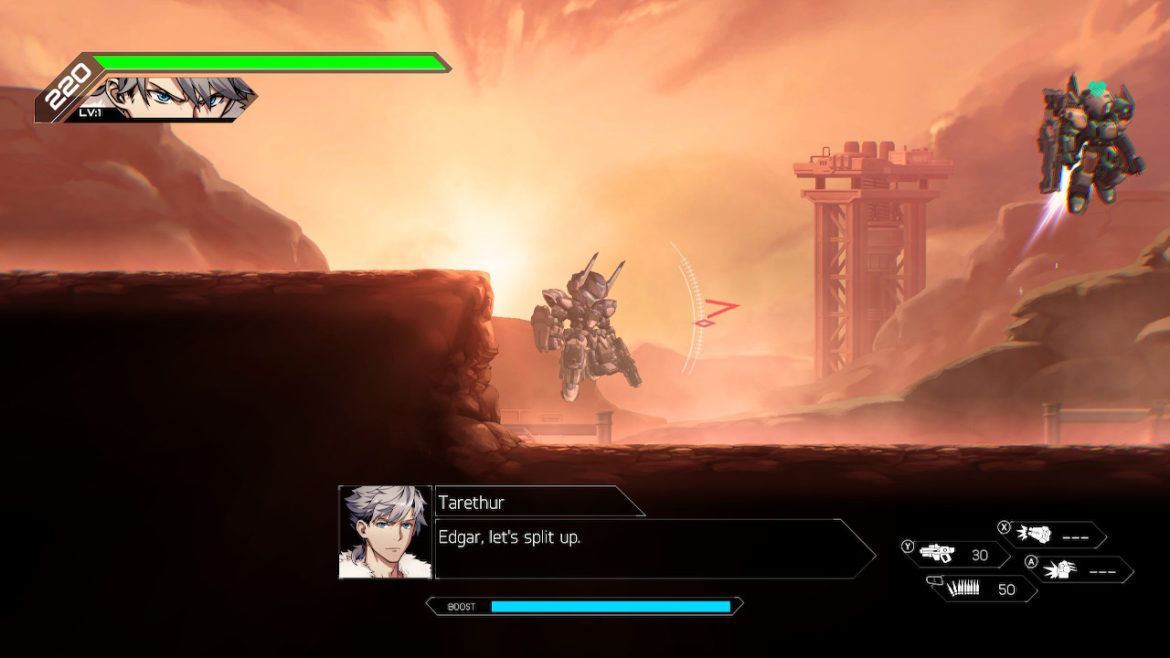The height and width of the screenshot is (658, 1170).
Task: Select the missile rack weapon icon
Action: pyautogui.click(x=961, y=589)
